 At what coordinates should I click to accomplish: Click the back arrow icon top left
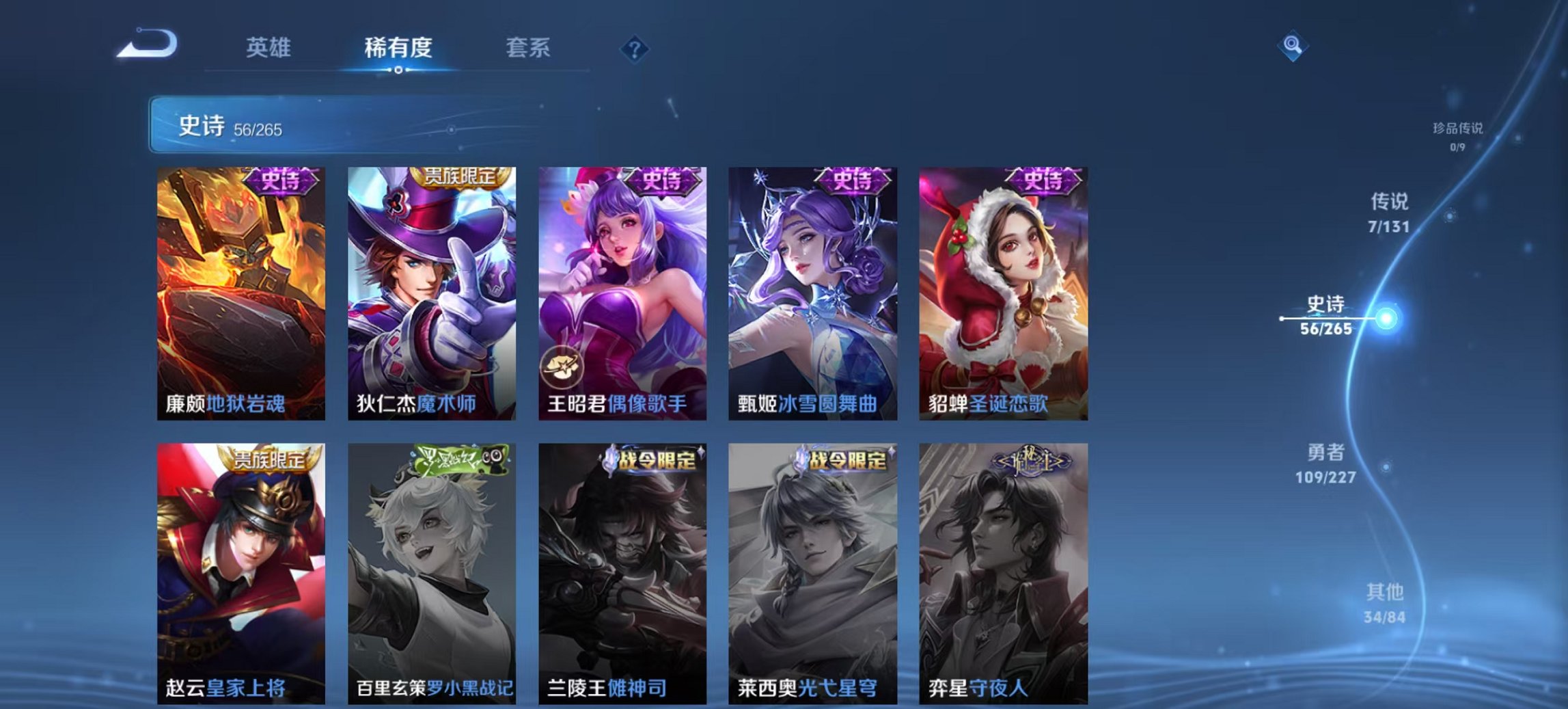(x=147, y=43)
